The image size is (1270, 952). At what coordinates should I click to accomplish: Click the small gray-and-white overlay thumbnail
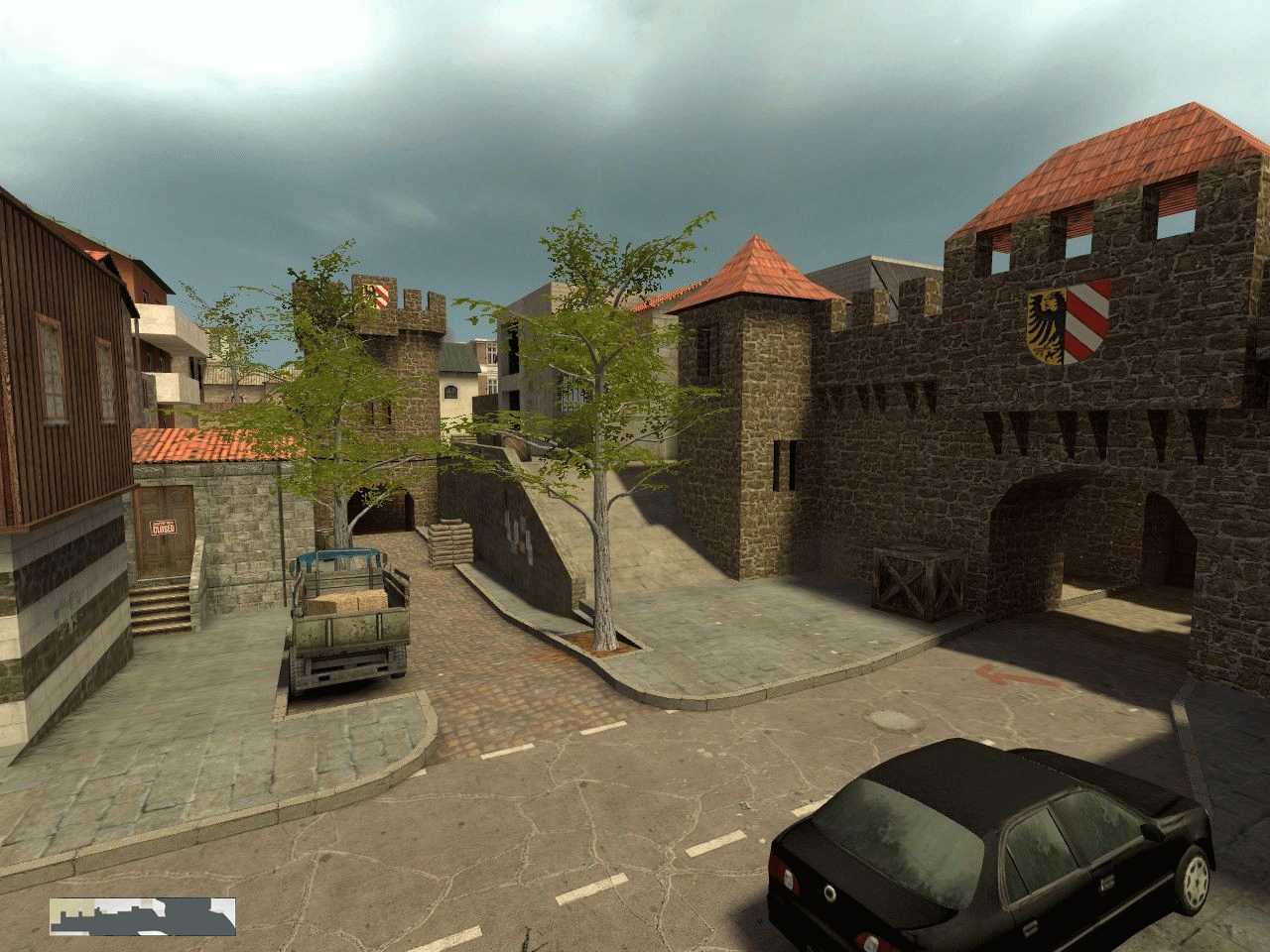(x=143, y=916)
